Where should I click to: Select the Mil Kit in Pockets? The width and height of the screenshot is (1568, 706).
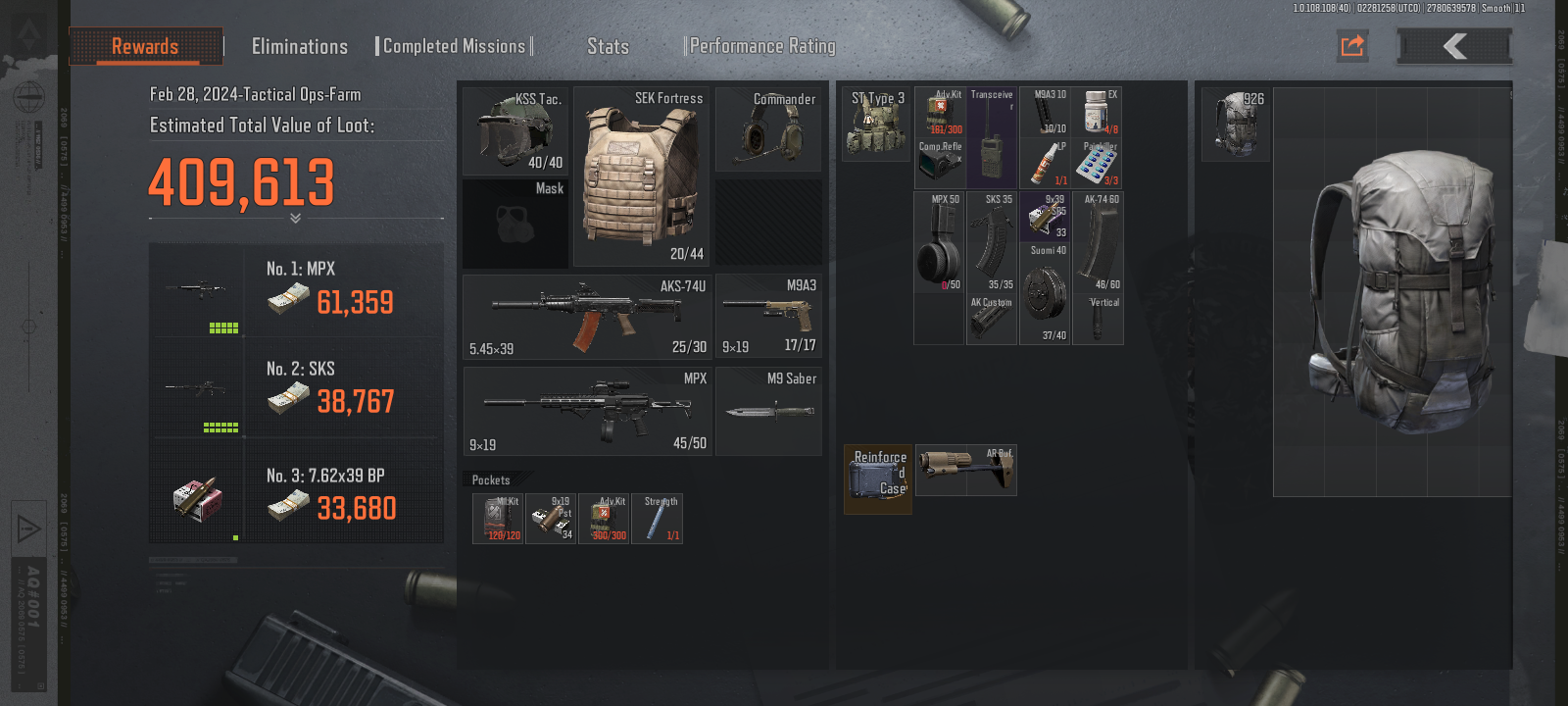pyautogui.click(x=500, y=519)
